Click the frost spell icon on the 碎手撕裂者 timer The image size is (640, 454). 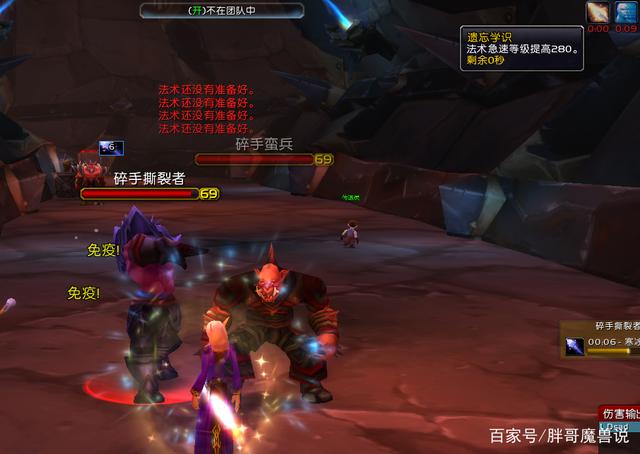(573, 346)
